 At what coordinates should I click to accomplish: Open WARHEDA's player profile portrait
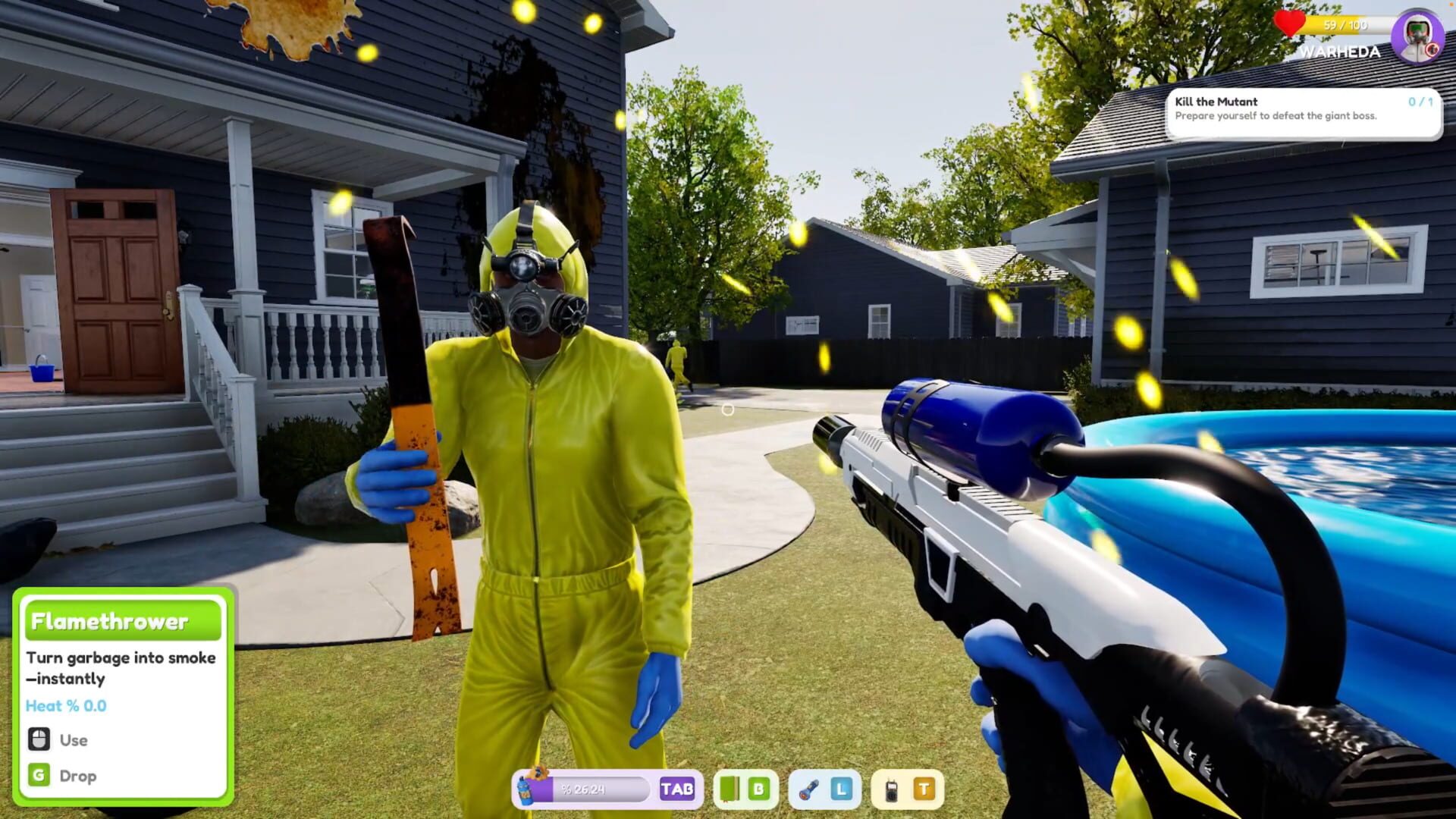point(1417,34)
